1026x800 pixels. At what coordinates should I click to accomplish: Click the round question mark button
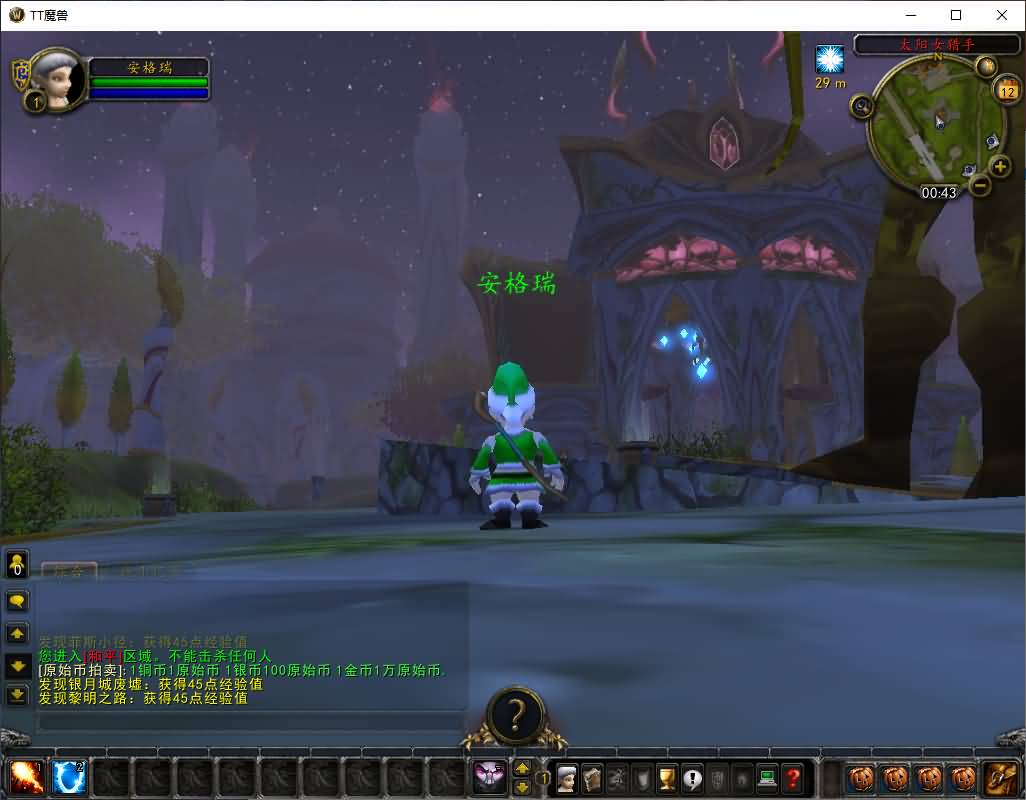pos(516,715)
